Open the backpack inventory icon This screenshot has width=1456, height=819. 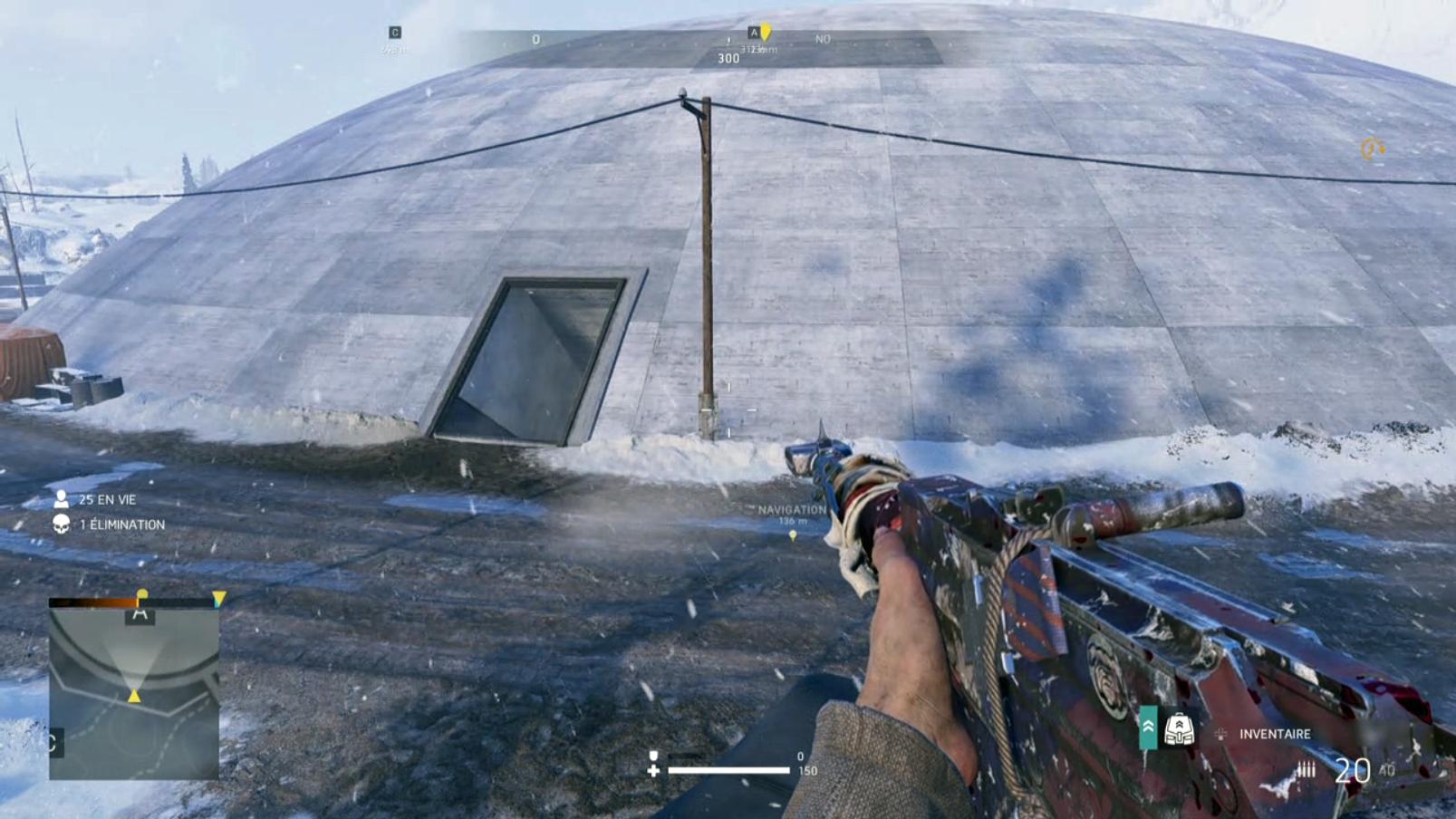click(x=1179, y=729)
